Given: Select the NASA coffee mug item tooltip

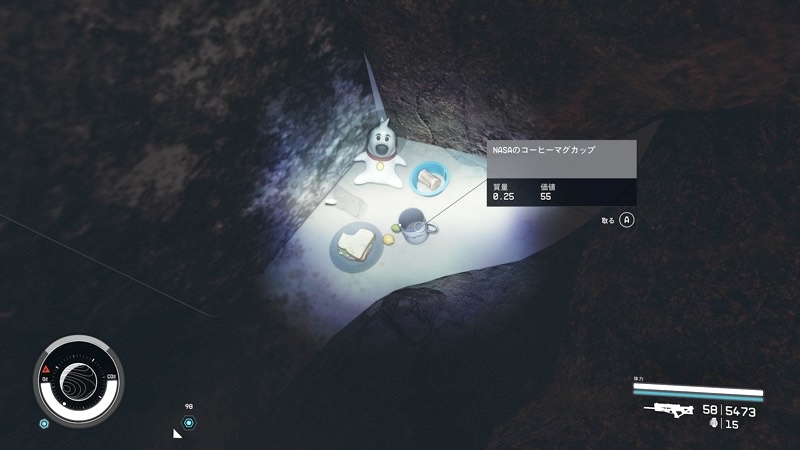Looking at the screenshot, I should tap(561, 173).
